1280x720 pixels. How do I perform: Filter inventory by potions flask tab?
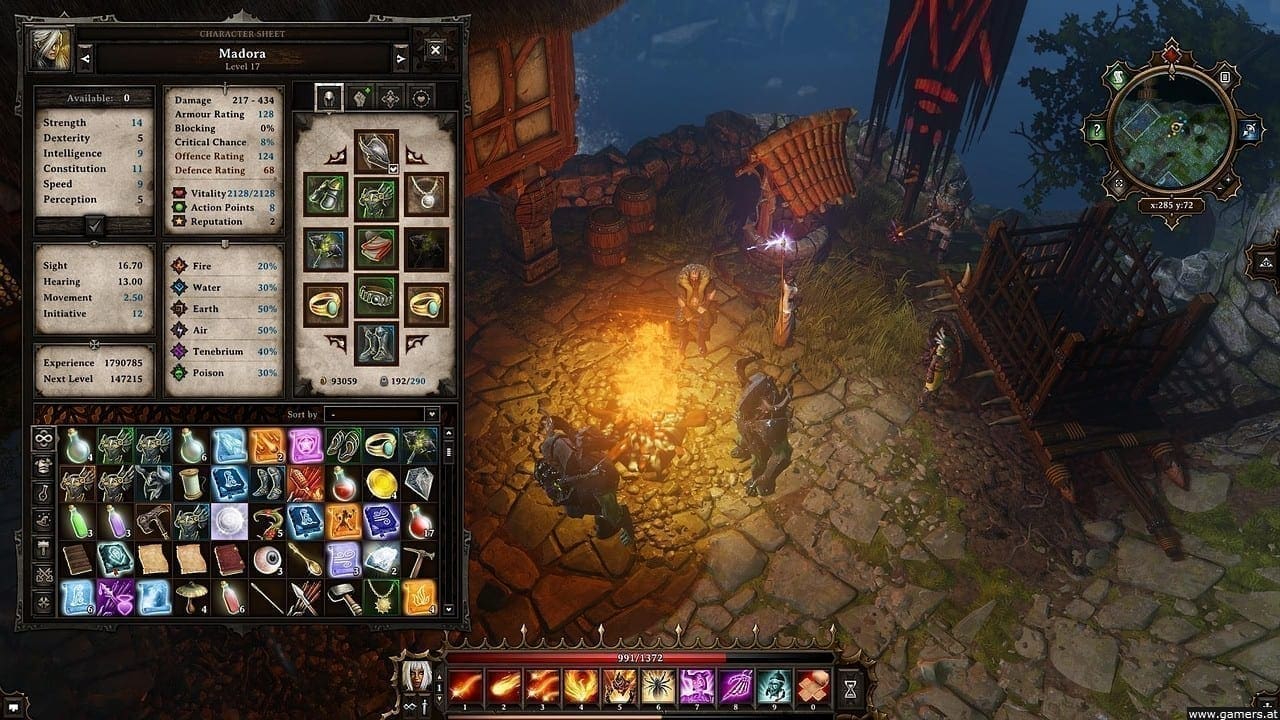tap(44, 492)
